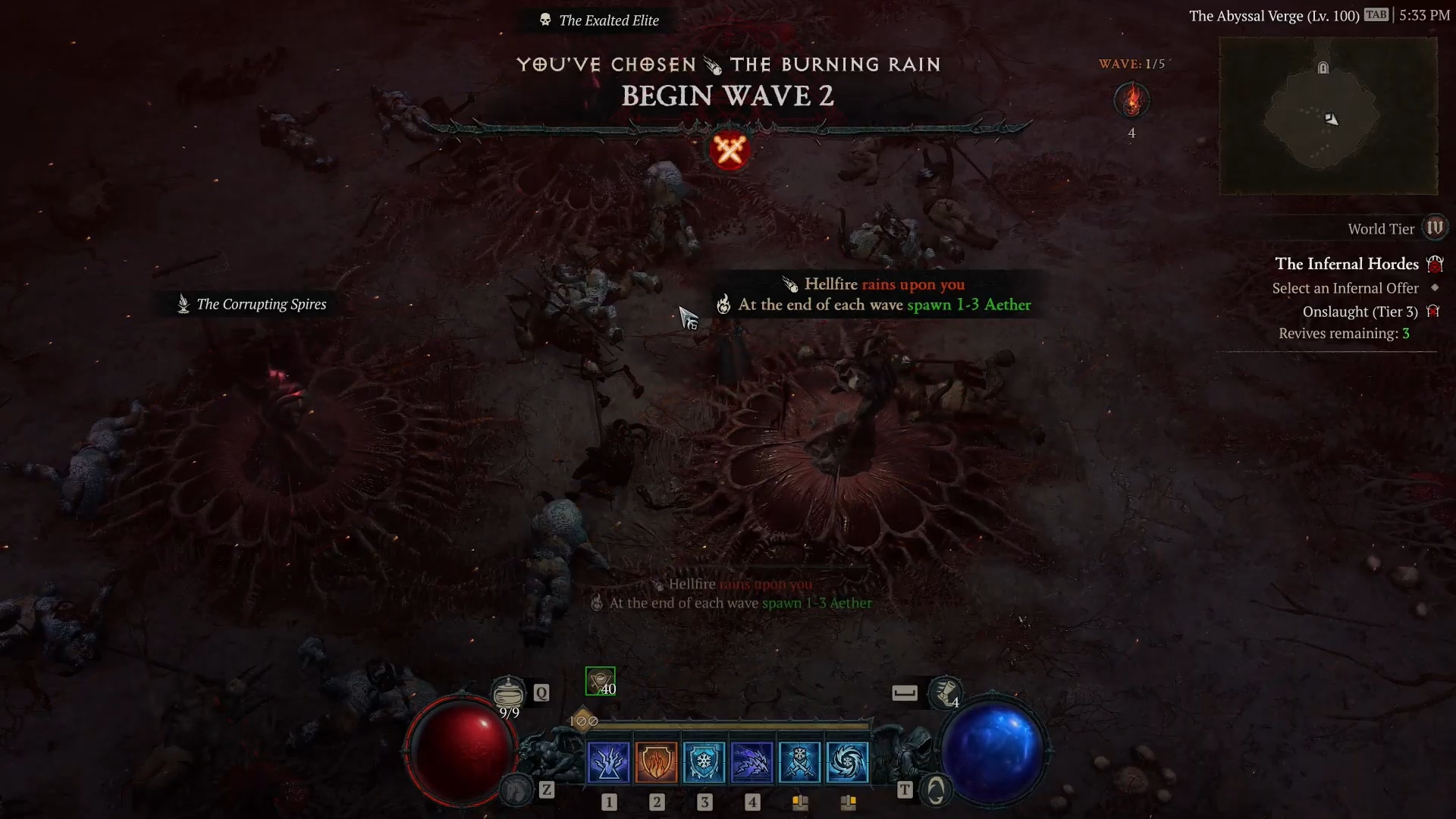Click the WAVE: 1/5 indicator
Image resolution: width=1456 pixels, height=819 pixels.
1131,64
